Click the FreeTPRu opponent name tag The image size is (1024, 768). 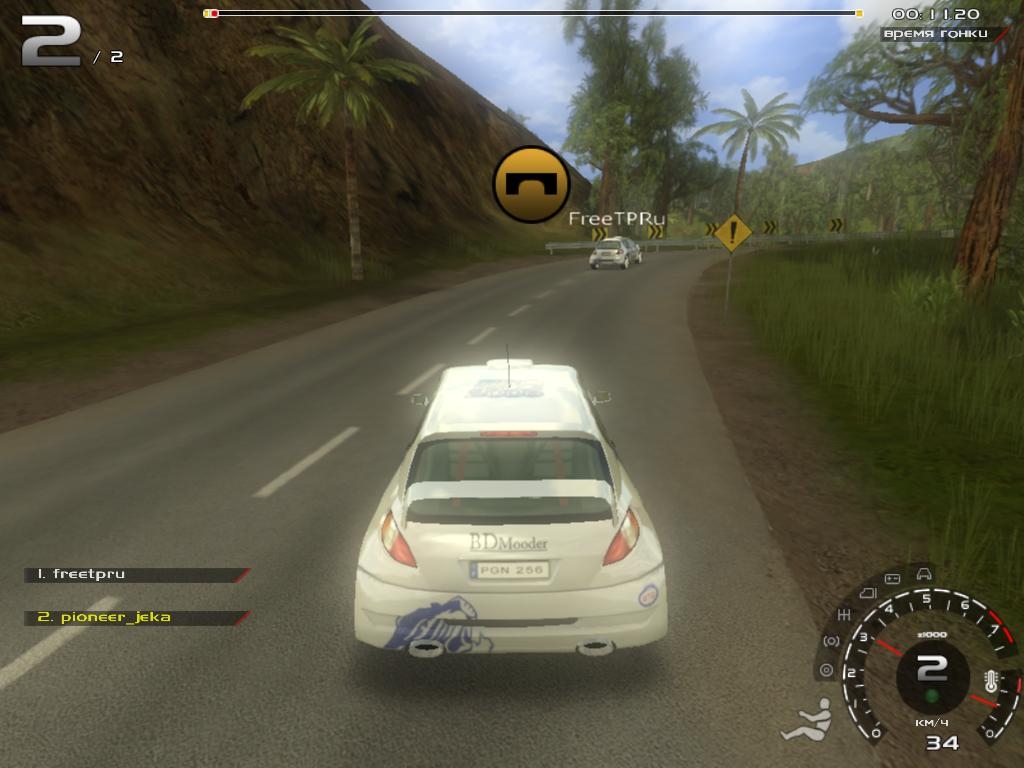pyautogui.click(x=616, y=218)
